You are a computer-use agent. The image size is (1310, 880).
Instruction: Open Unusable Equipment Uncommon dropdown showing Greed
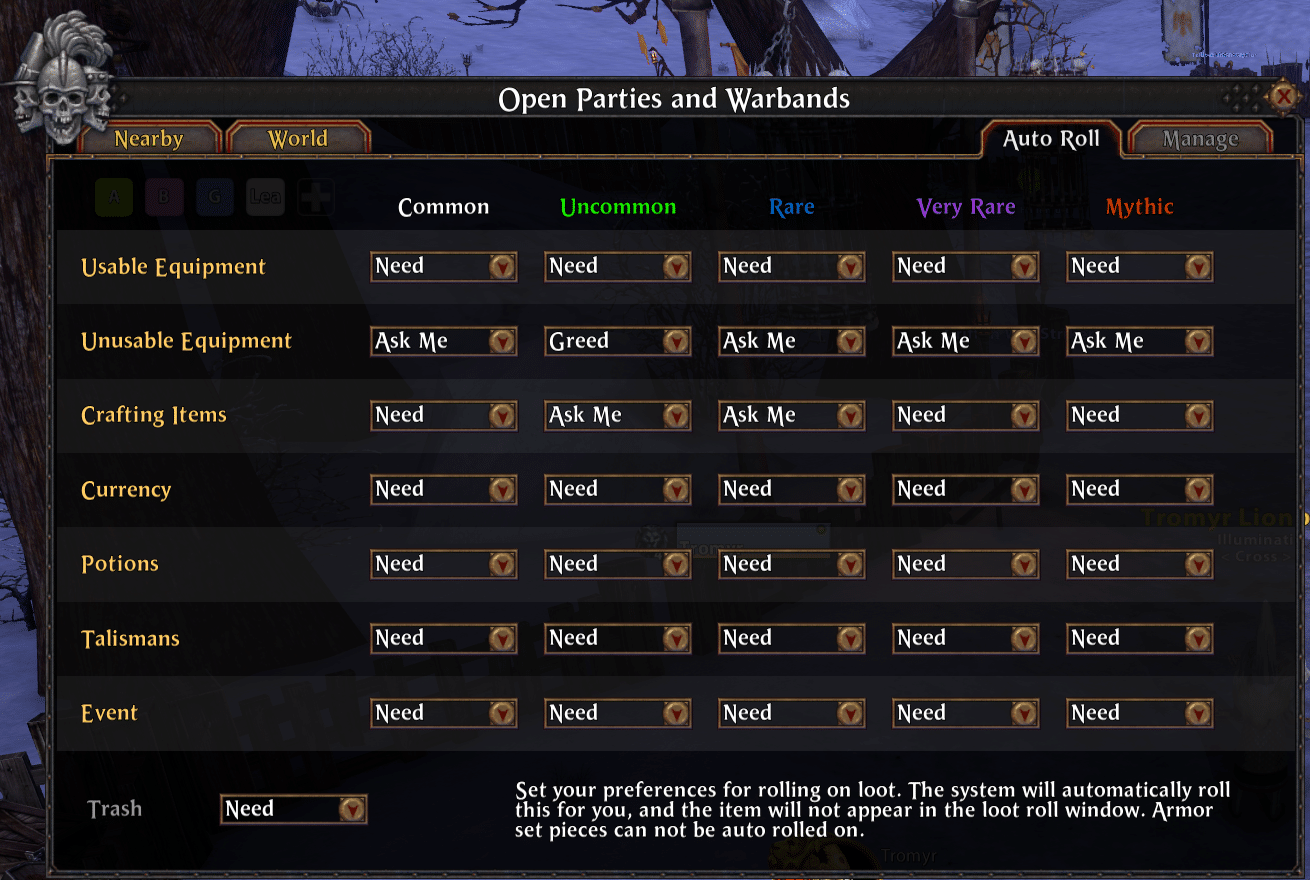(676, 341)
